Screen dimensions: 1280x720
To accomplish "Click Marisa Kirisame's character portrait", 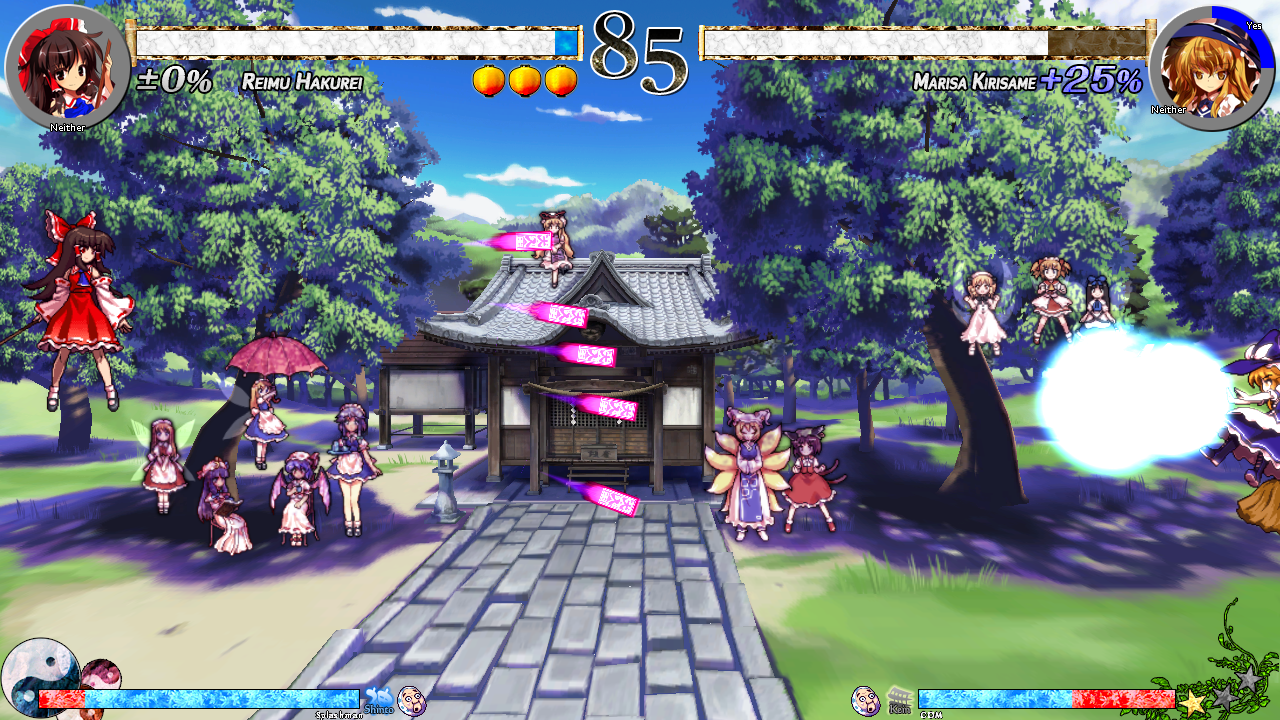I will pyautogui.click(x=1211, y=67).
